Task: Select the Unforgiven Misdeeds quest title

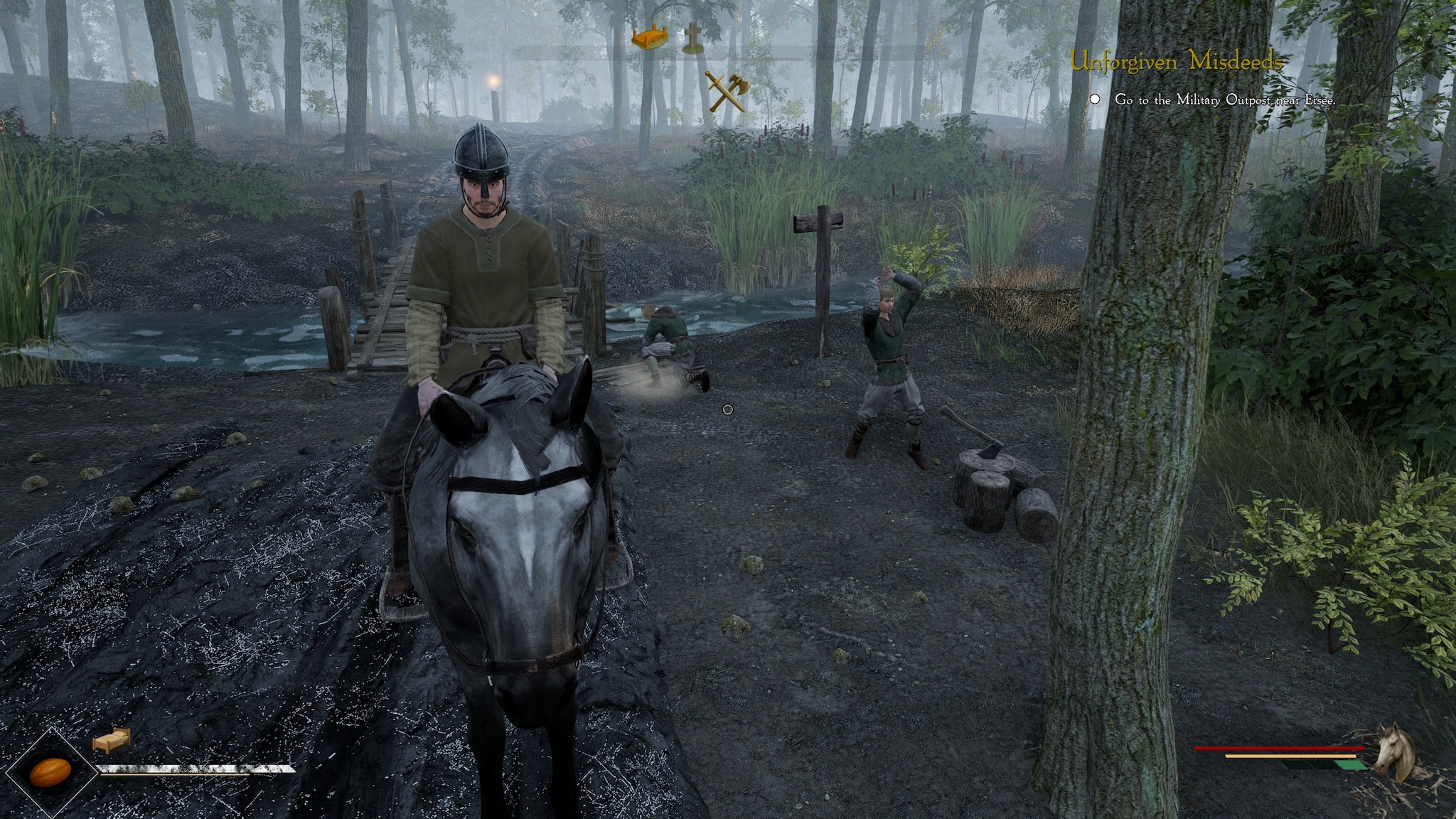Action: coord(1177,63)
